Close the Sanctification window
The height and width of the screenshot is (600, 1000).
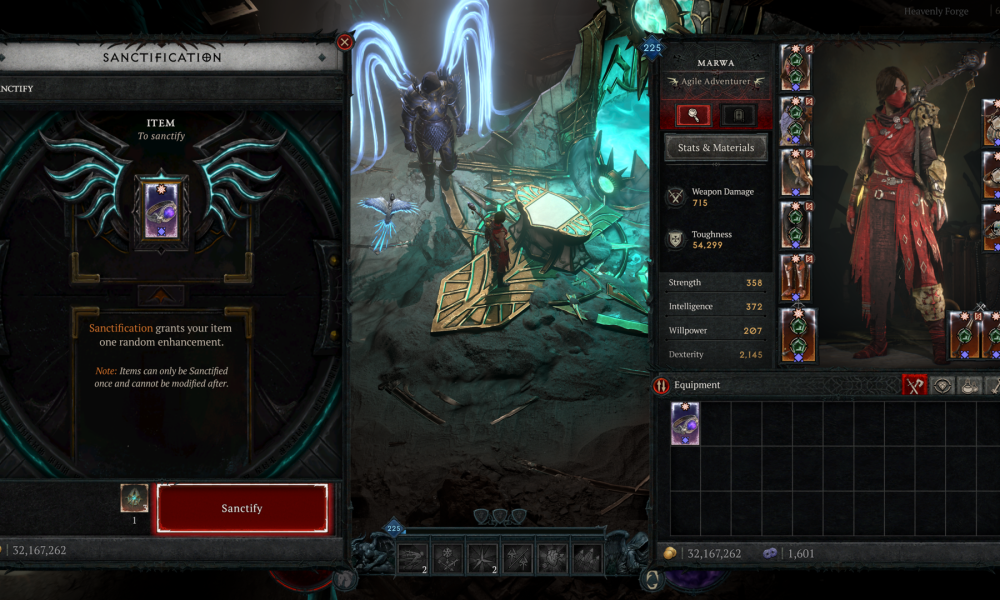tap(345, 42)
